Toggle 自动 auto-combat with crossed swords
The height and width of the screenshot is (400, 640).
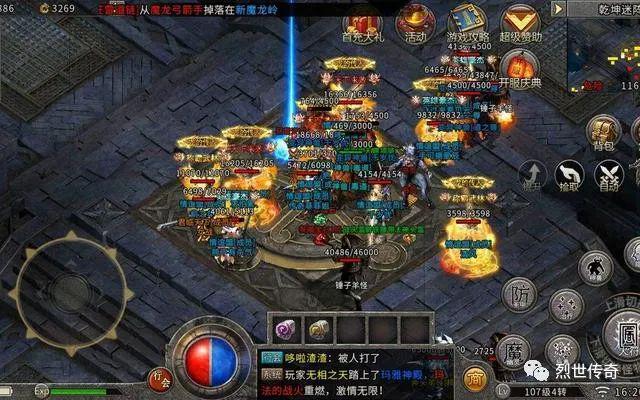pos(607,176)
